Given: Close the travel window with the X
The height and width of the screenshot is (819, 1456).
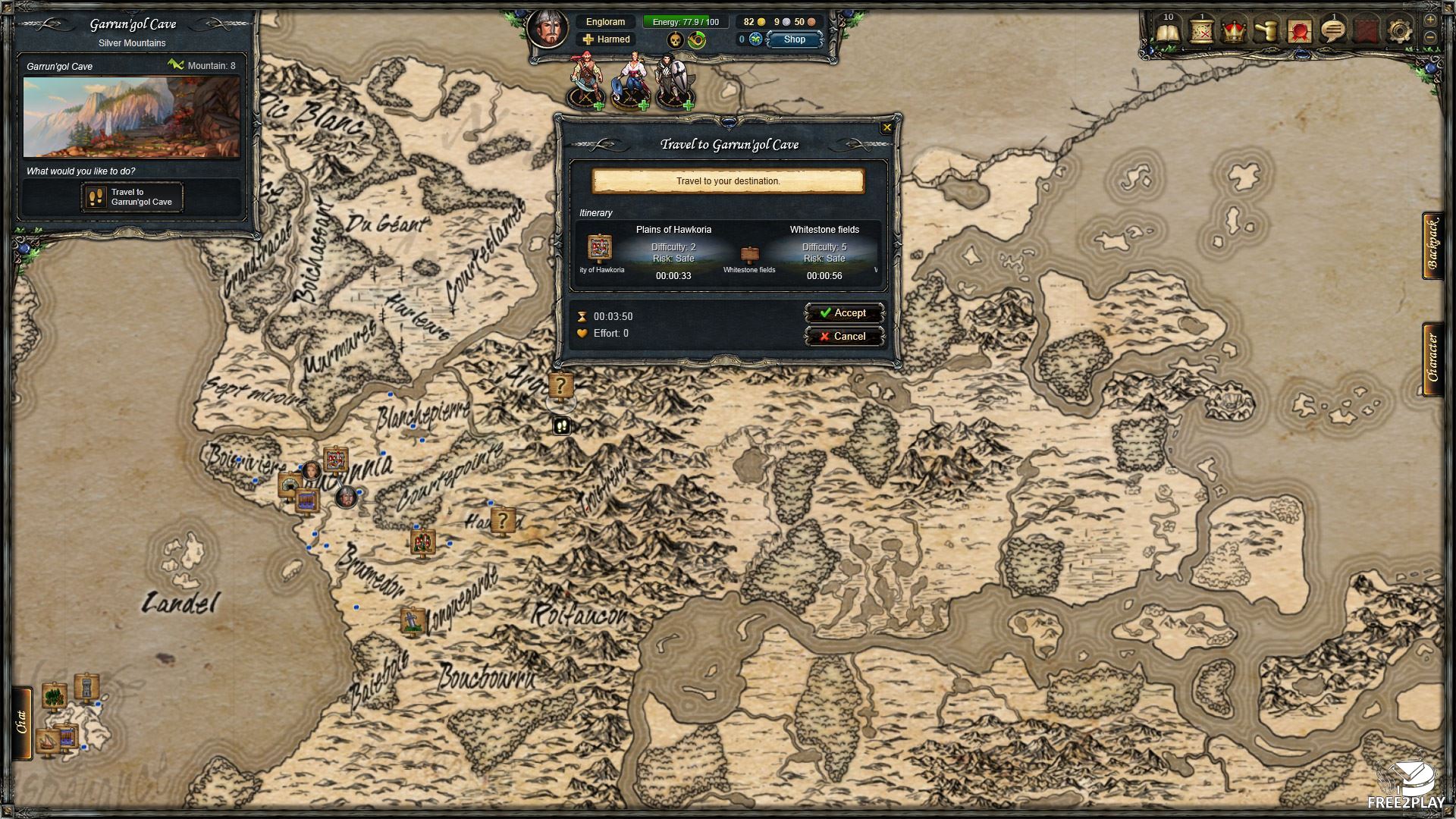Looking at the screenshot, I should click(886, 127).
